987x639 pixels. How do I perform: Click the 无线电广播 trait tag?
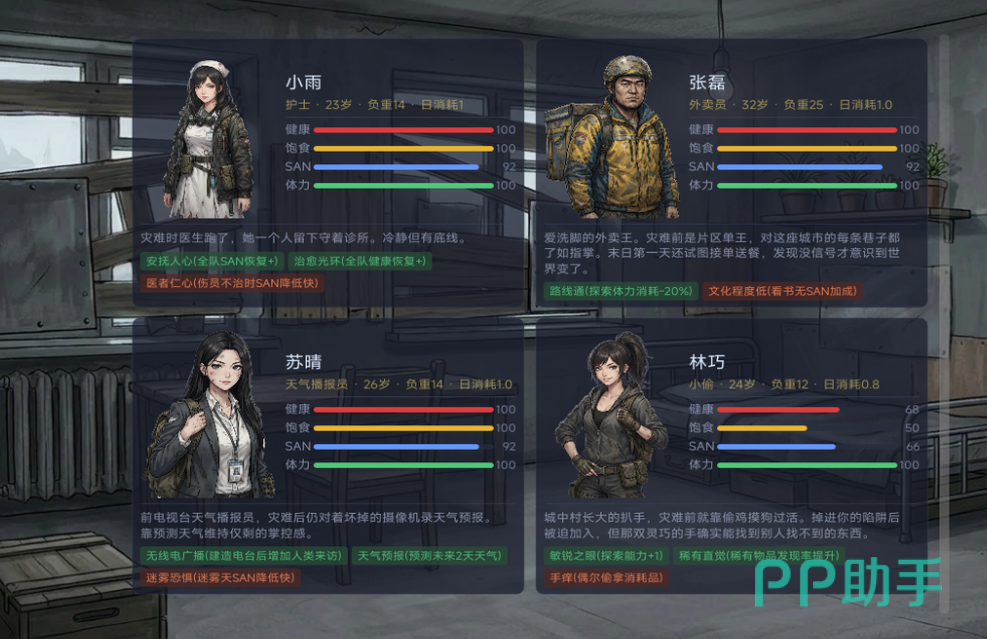coord(243,555)
